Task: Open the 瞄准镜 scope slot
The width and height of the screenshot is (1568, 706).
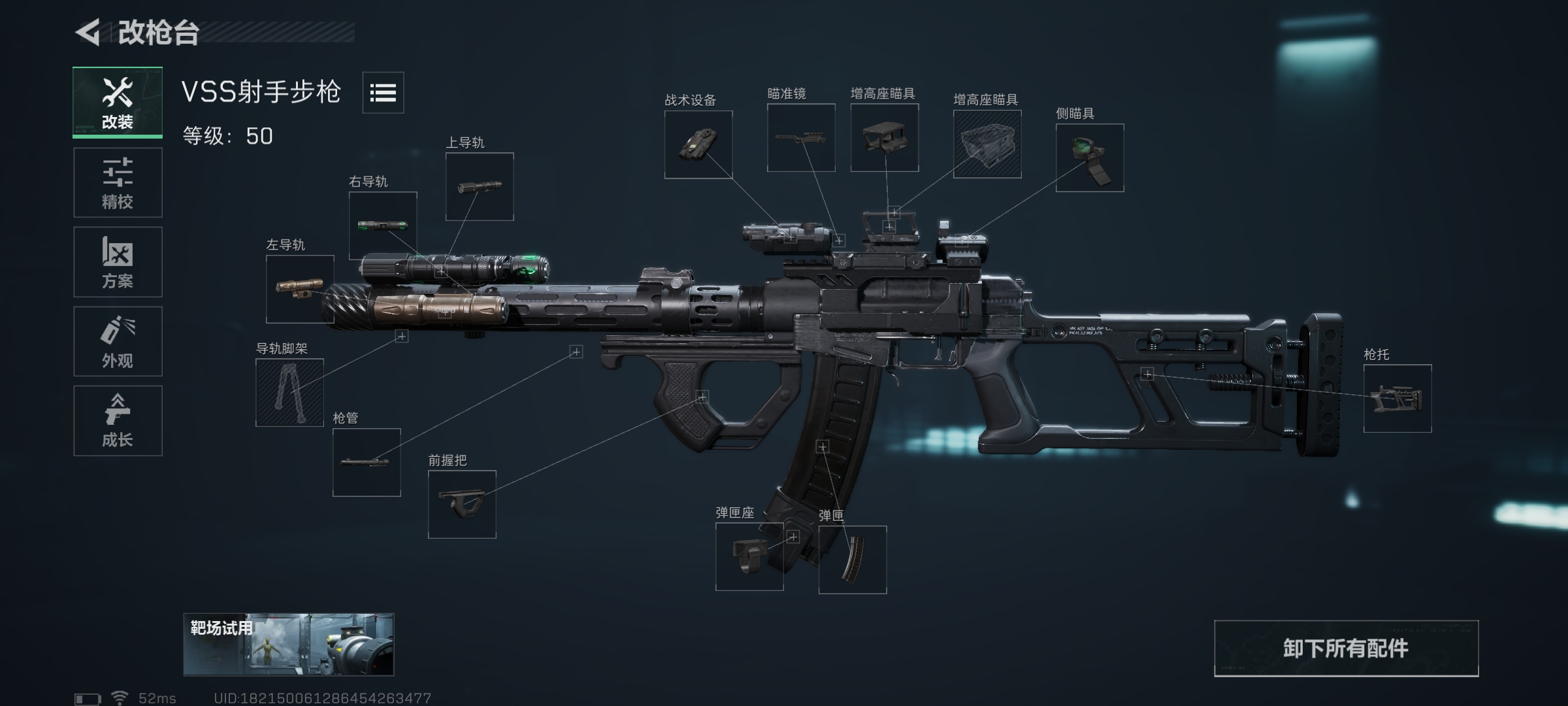Action: point(801,138)
